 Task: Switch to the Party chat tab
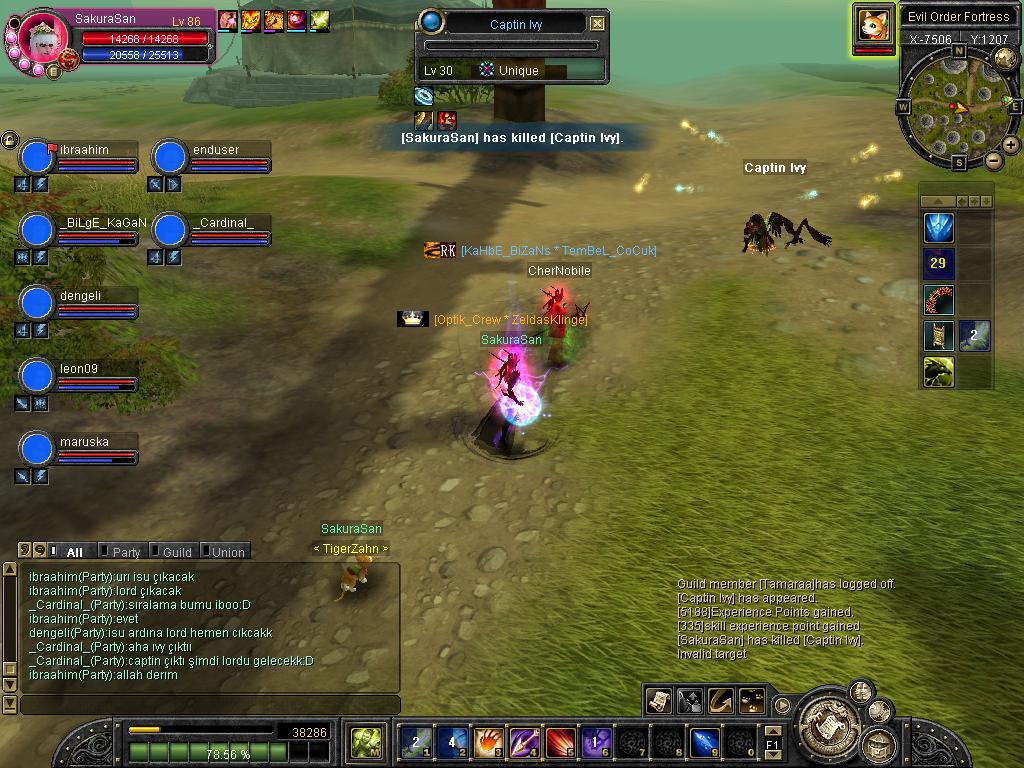point(126,552)
